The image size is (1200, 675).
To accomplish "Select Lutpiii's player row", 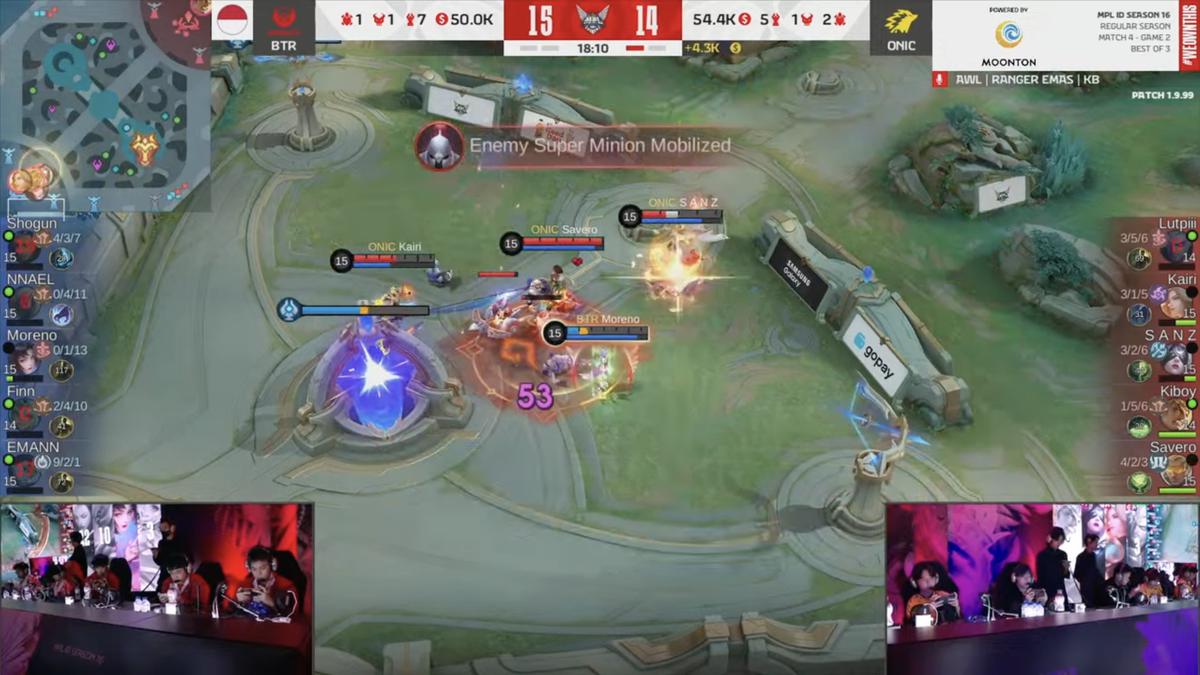I will coord(1160,244).
